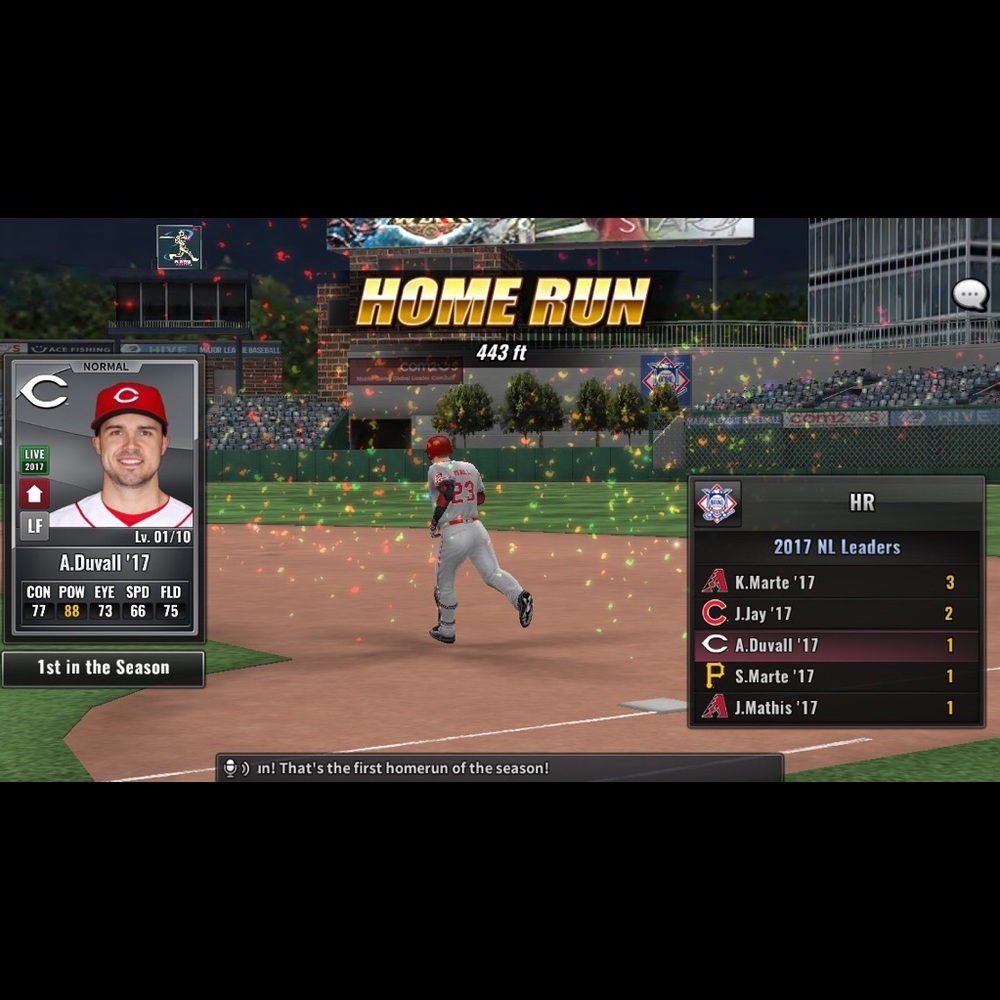Select K.Marte '17 leaderboard row
The image size is (1000, 1000).
pos(837,582)
